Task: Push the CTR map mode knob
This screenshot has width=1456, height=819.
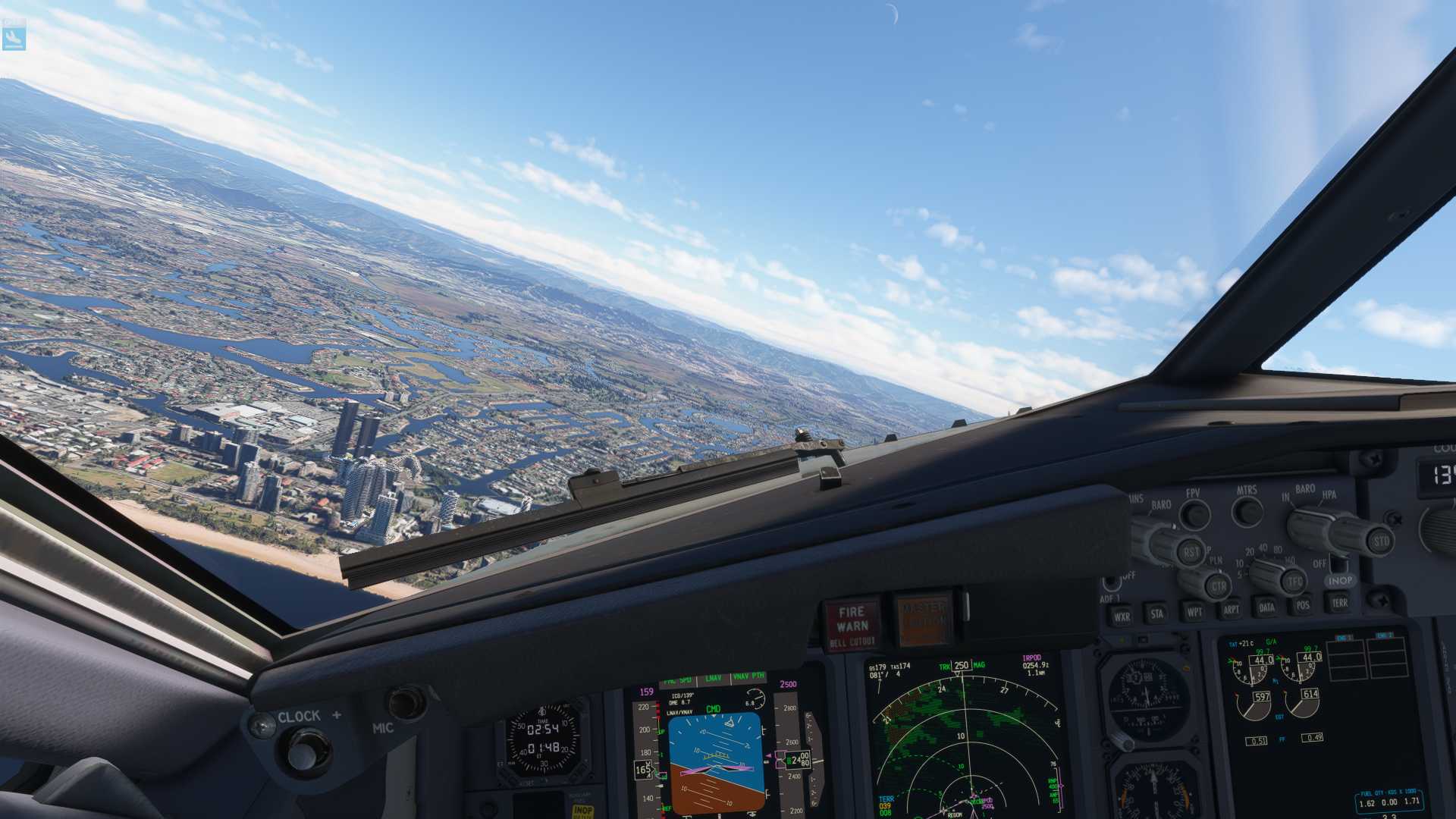Action: 1218,586
